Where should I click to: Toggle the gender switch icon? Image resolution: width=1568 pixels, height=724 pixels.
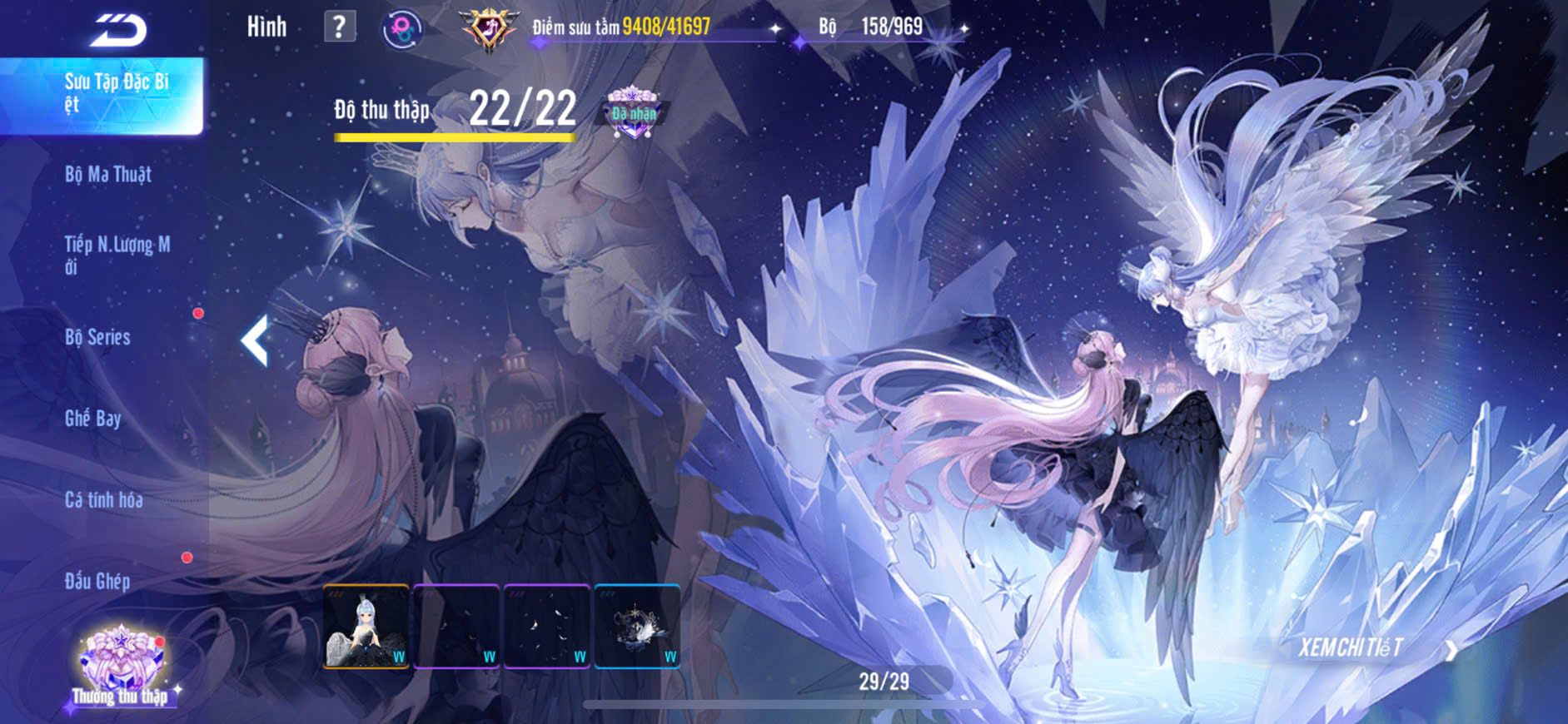click(x=402, y=30)
